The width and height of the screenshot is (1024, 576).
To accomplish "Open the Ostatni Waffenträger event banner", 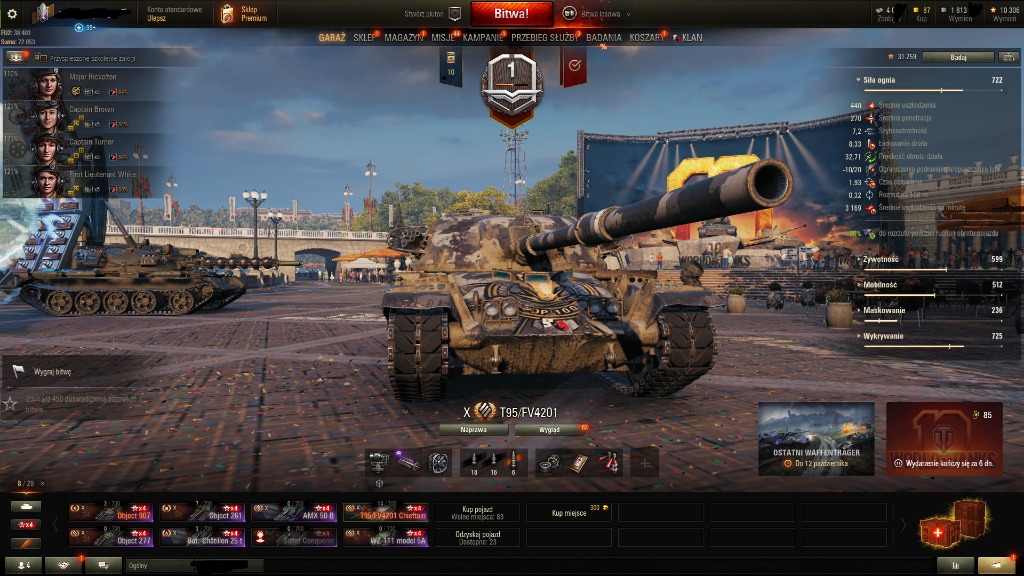I will coord(816,438).
